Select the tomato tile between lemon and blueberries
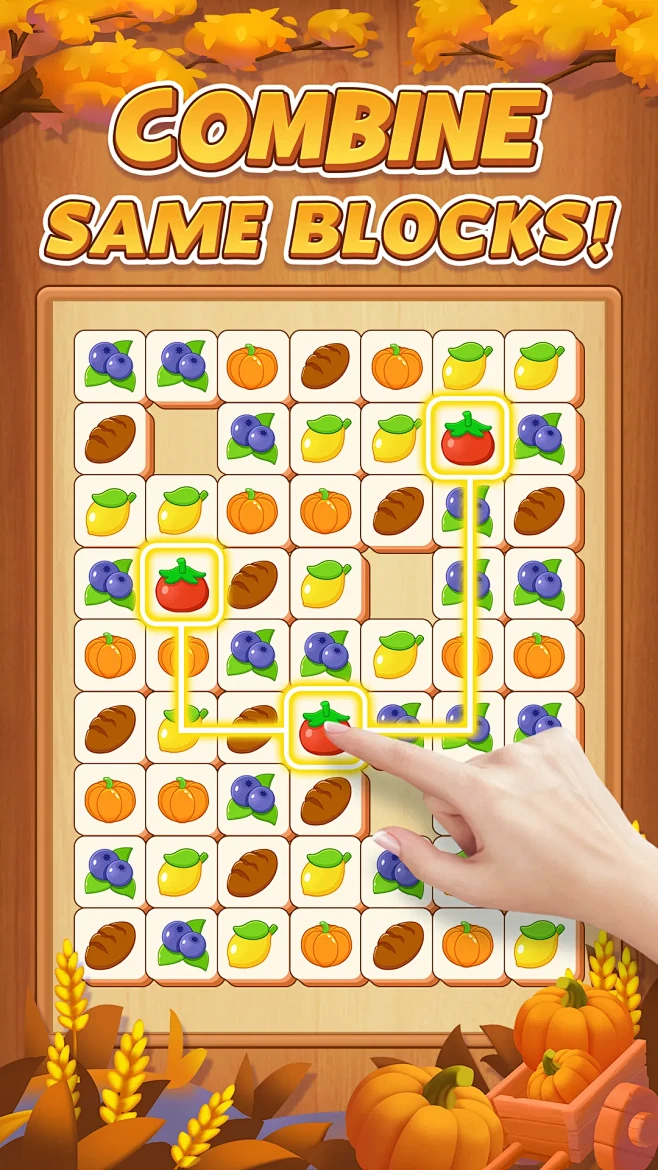The width and height of the screenshot is (658, 1170). pyautogui.click(x=467, y=438)
